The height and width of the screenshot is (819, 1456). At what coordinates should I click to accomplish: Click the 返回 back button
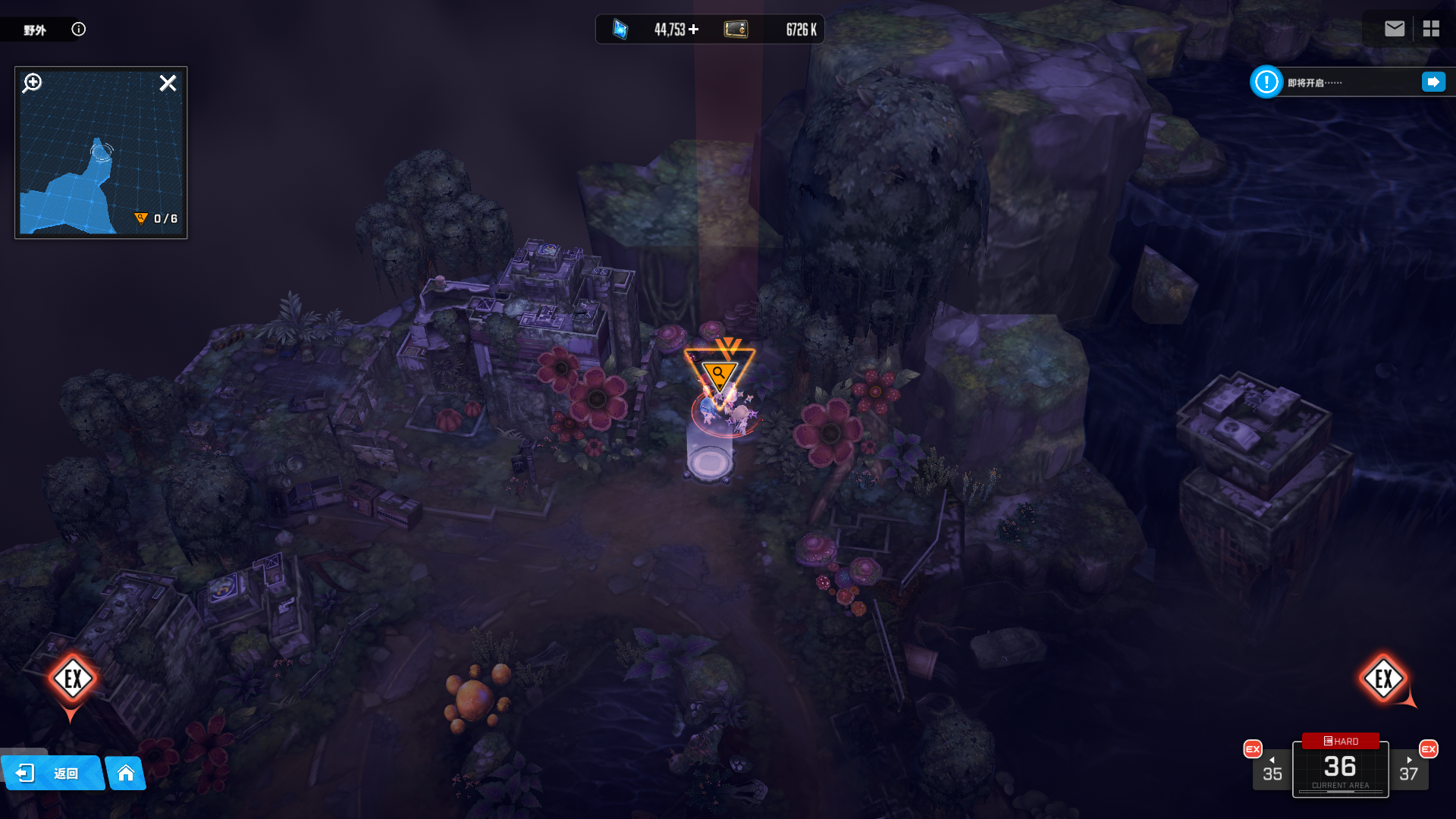tap(52, 773)
